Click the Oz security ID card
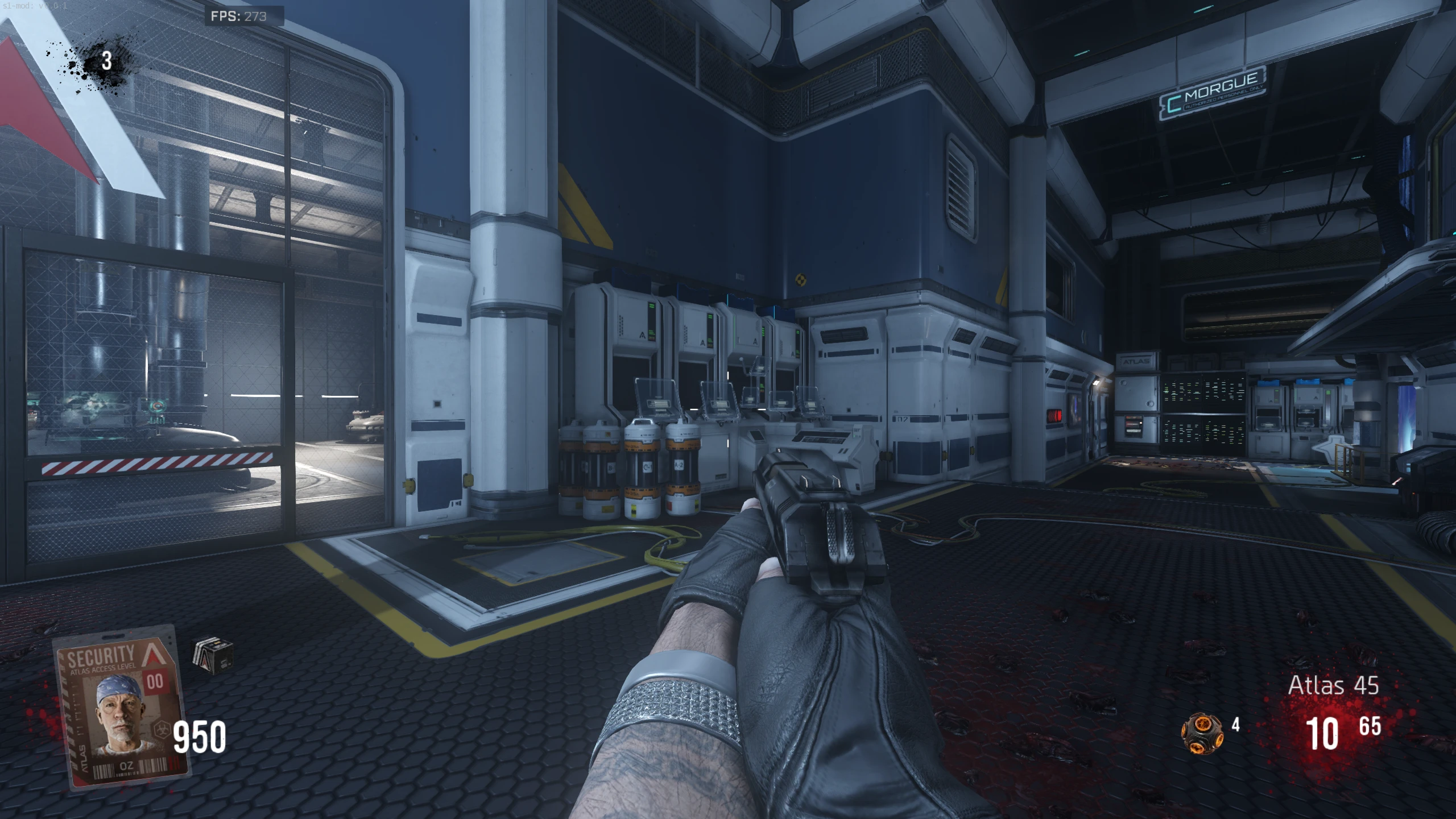 pyautogui.click(x=121, y=707)
